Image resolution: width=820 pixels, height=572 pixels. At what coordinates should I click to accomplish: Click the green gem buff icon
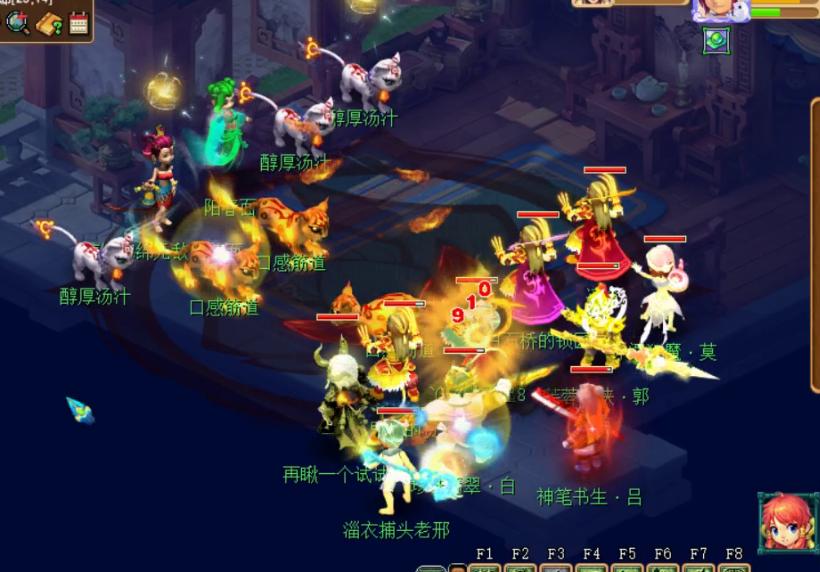[716, 41]
